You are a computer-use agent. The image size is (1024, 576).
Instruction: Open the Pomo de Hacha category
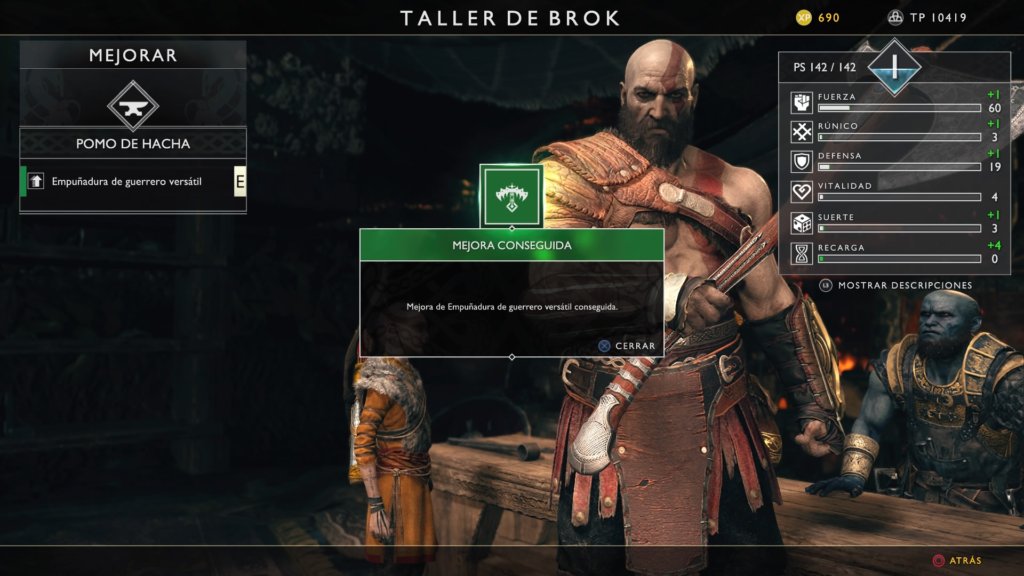coord(133,144)
